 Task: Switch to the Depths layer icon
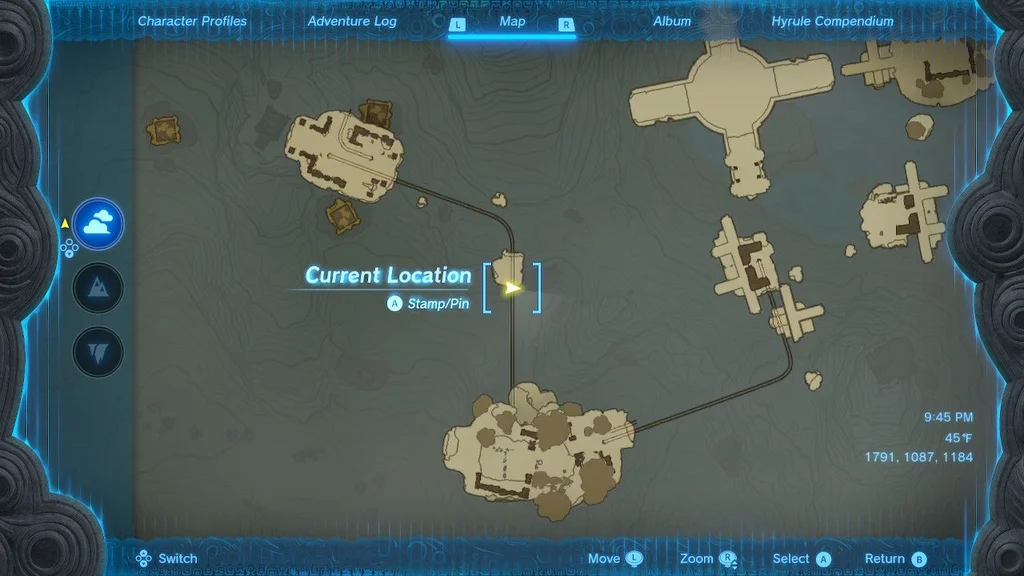pyautogui.click(x=98, y=352)
